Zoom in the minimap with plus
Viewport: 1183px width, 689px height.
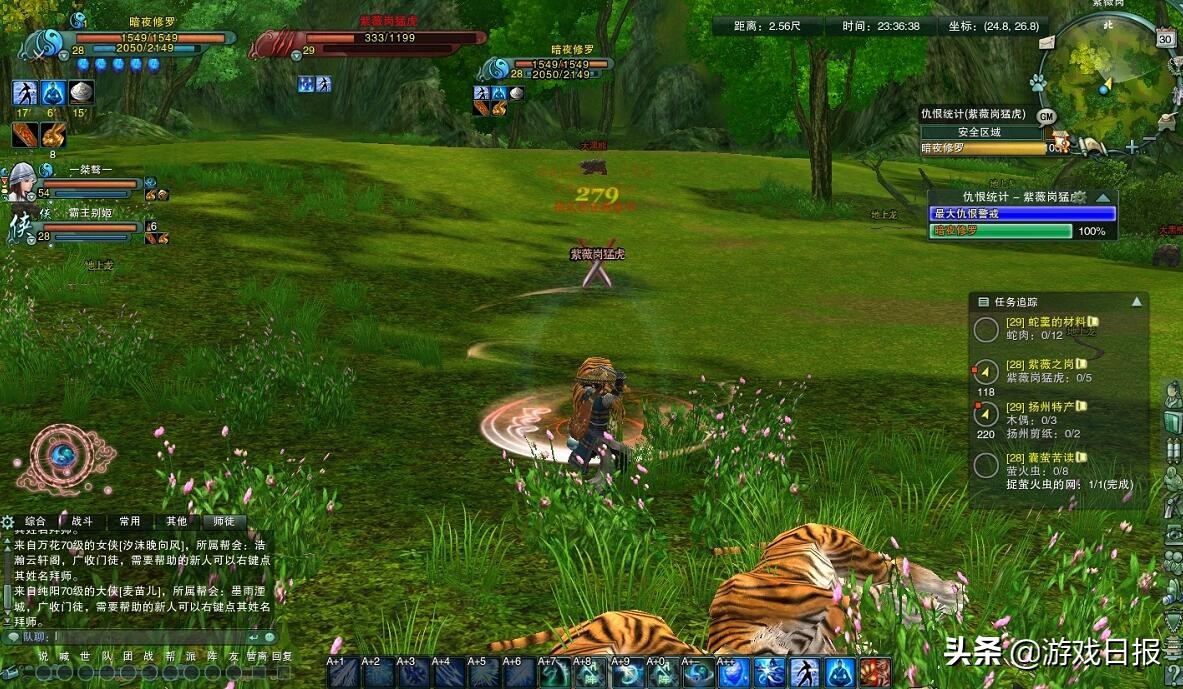(x=1131, y=147)
